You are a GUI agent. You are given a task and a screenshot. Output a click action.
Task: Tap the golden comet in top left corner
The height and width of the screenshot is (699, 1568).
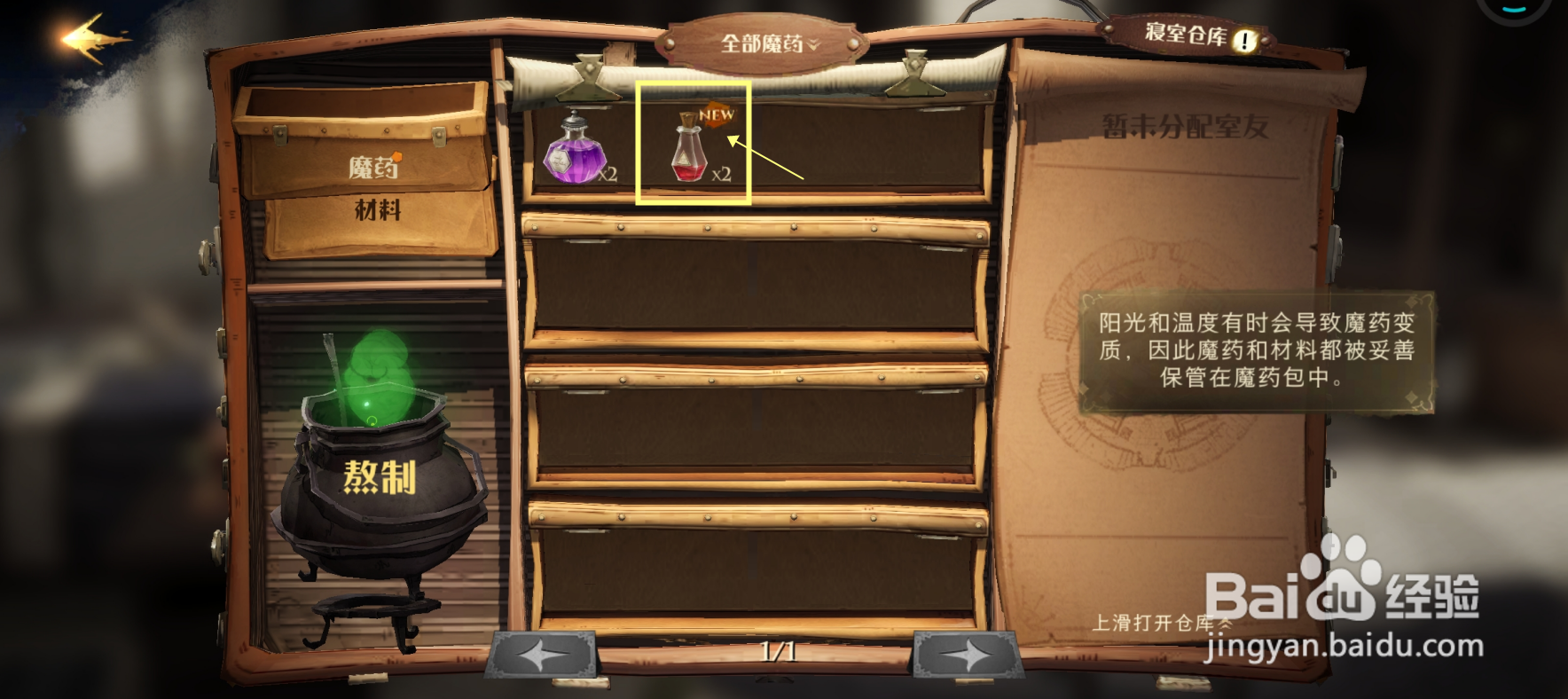[x=95, y=36]
